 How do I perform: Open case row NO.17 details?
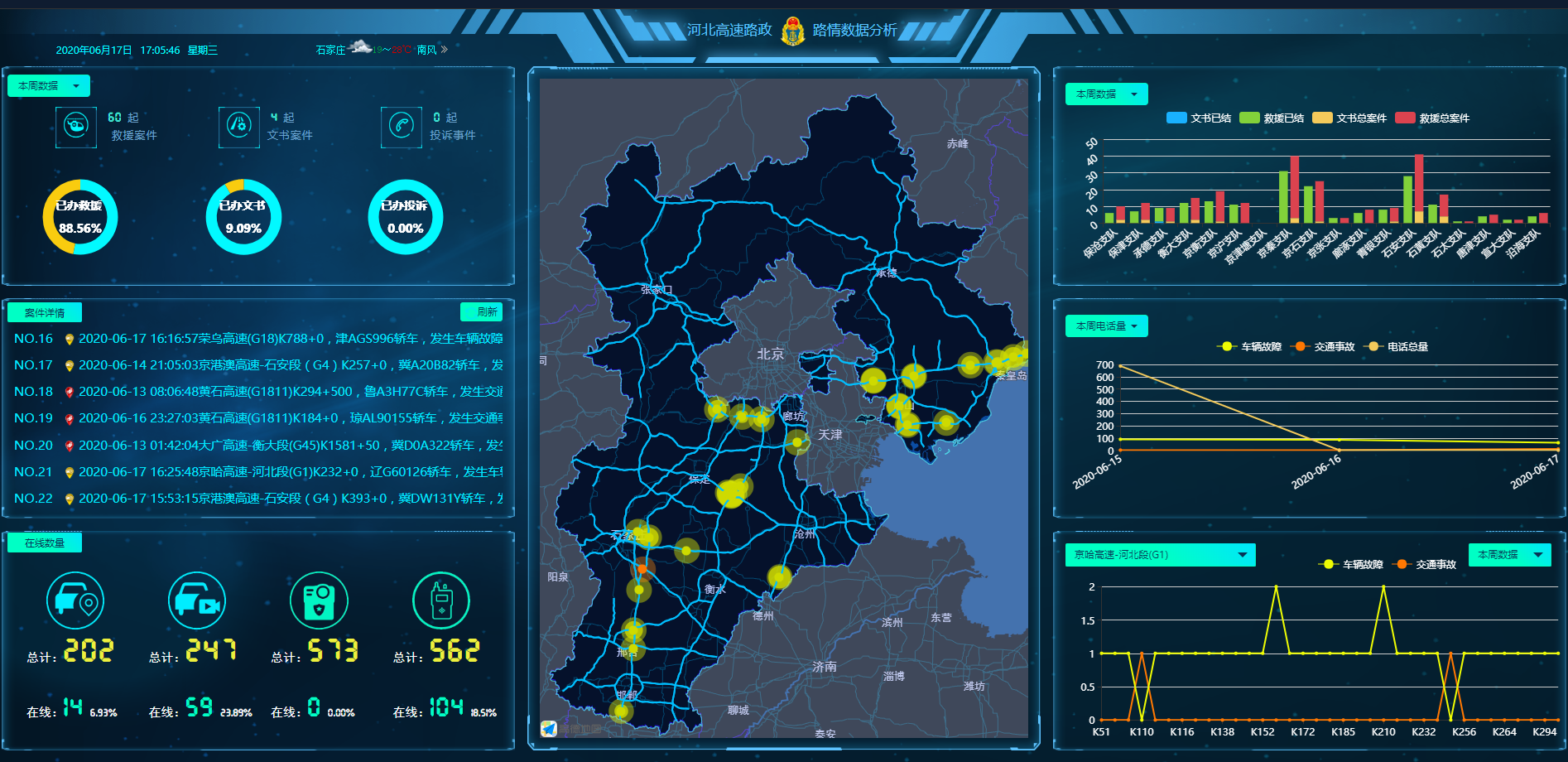click(x=257, y=365)
